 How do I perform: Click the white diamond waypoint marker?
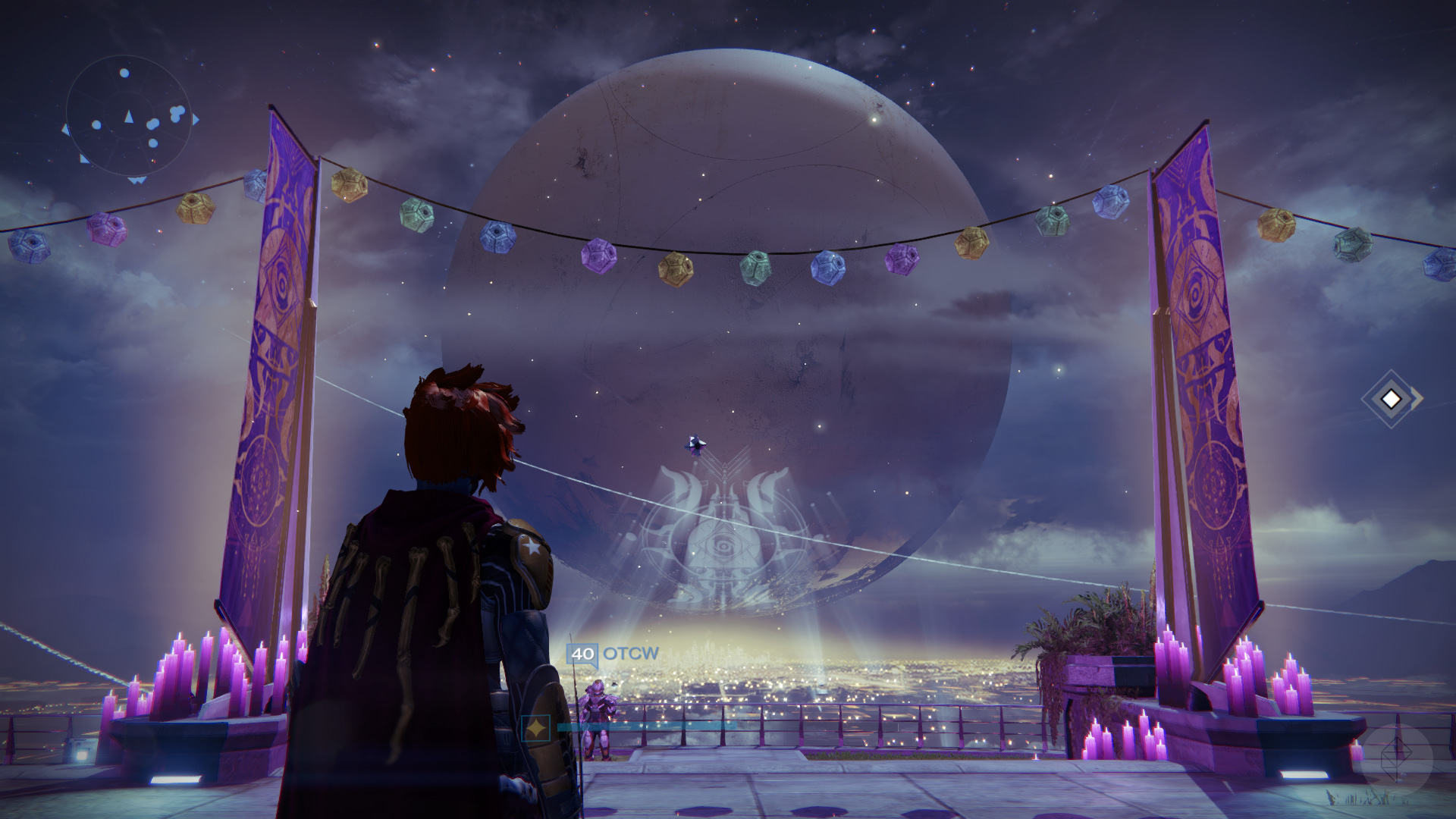(x=1391, y=398)
